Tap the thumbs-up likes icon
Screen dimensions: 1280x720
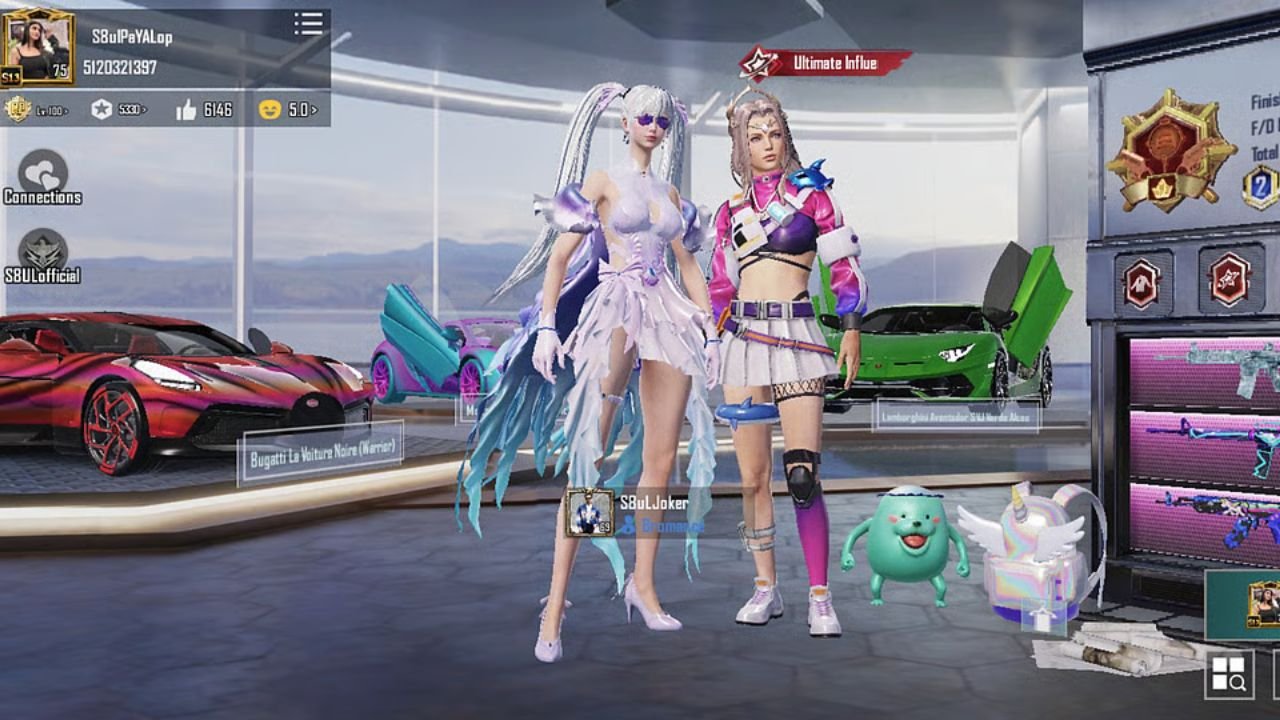186,110
